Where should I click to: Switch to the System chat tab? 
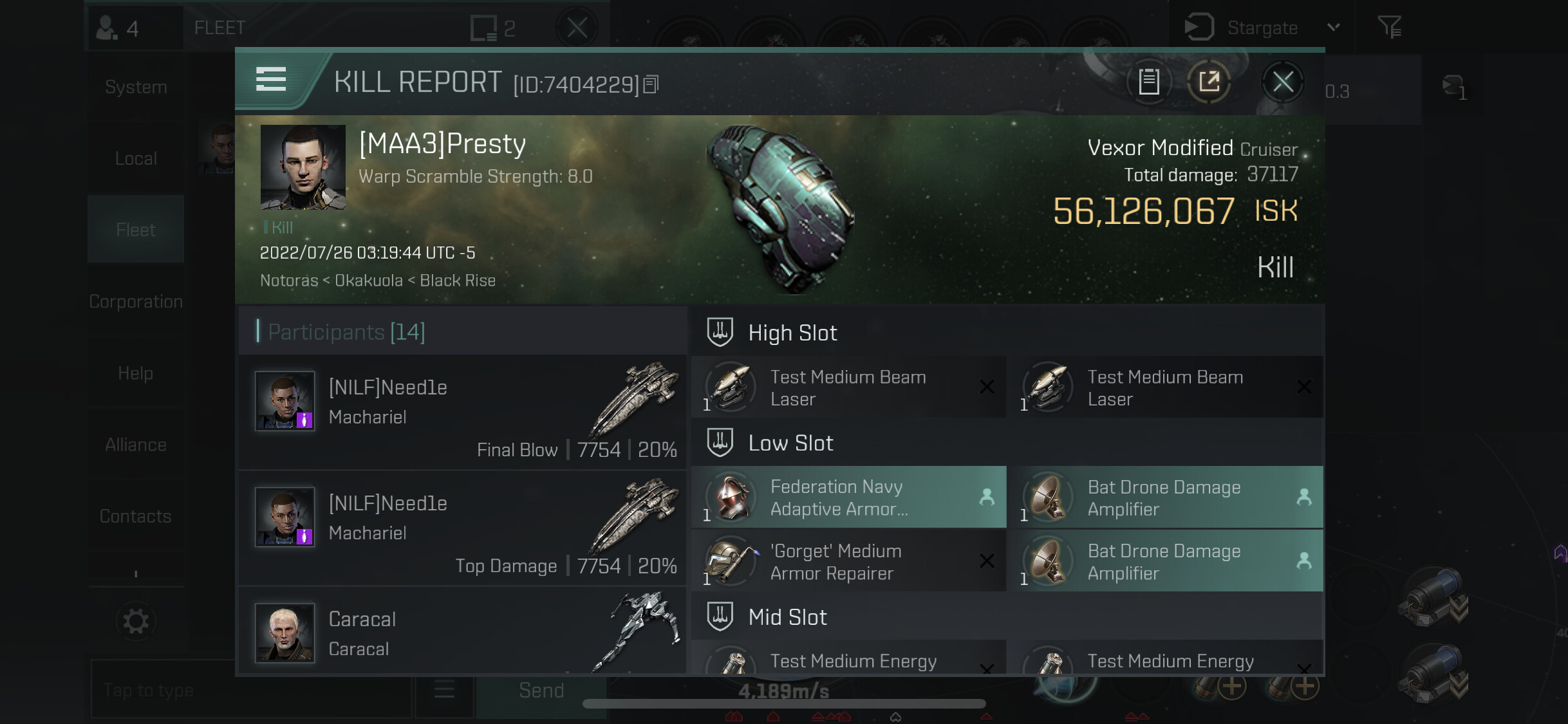[136, 87]
